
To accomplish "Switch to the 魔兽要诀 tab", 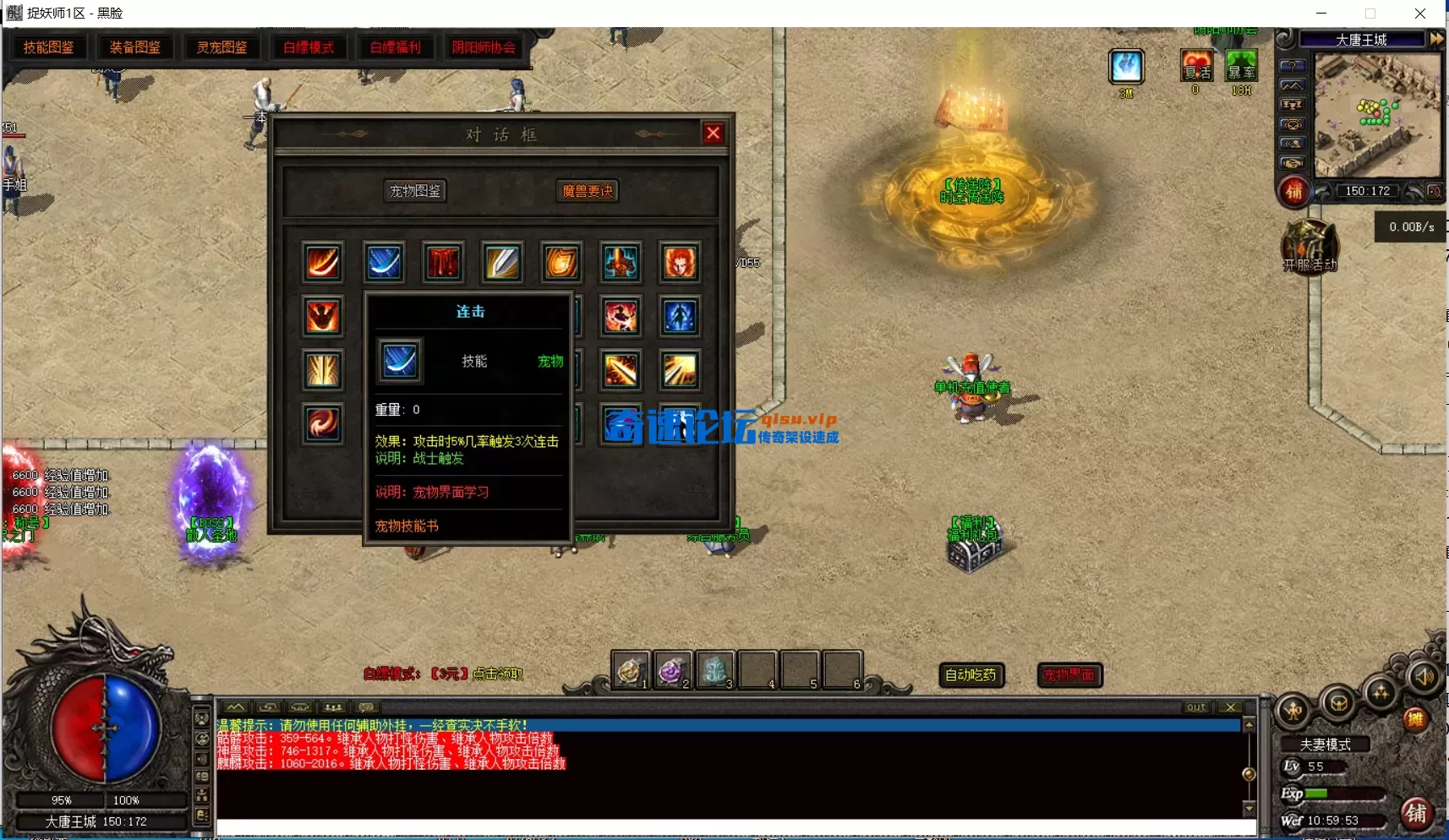I will tap(588, 191).
